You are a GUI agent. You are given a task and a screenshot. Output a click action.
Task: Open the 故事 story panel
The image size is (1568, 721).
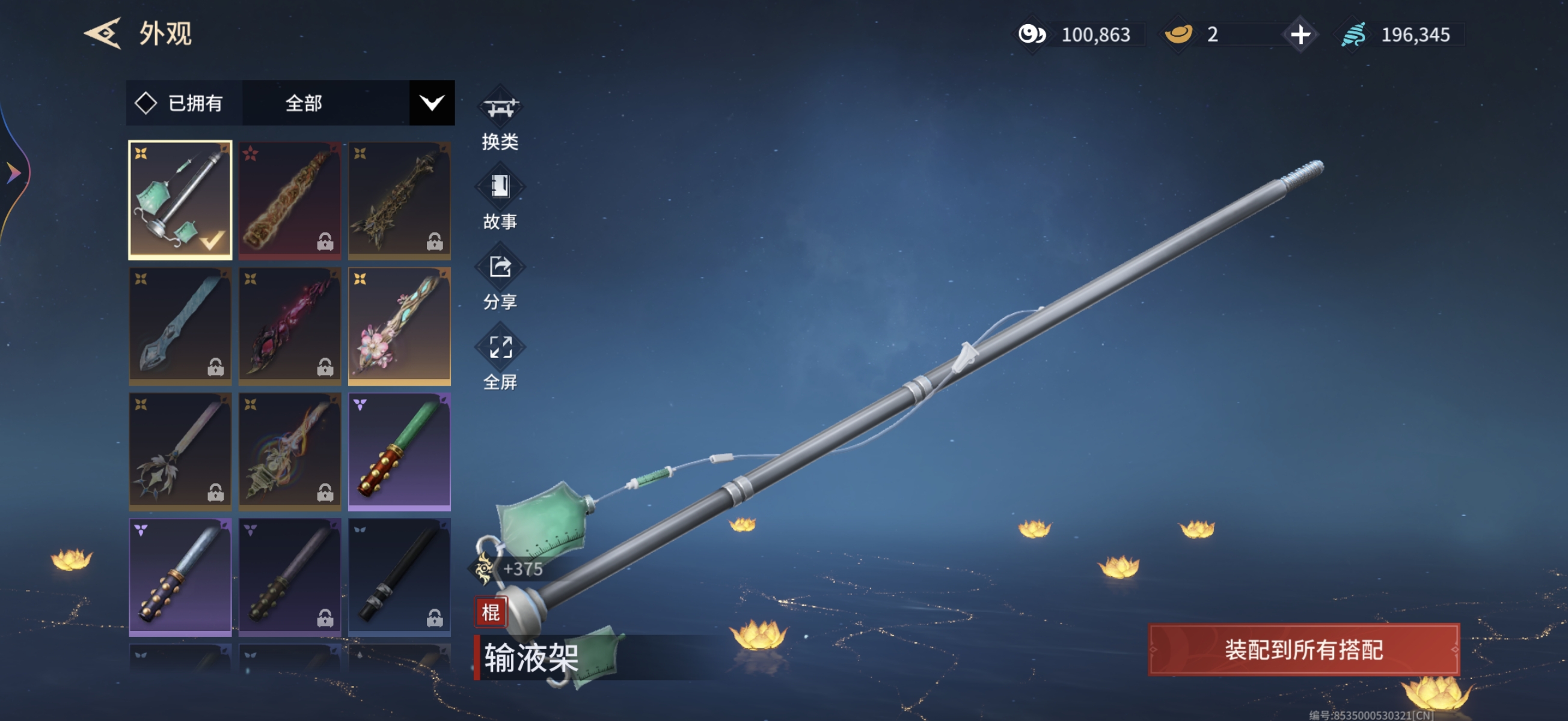tap(500, 201)
